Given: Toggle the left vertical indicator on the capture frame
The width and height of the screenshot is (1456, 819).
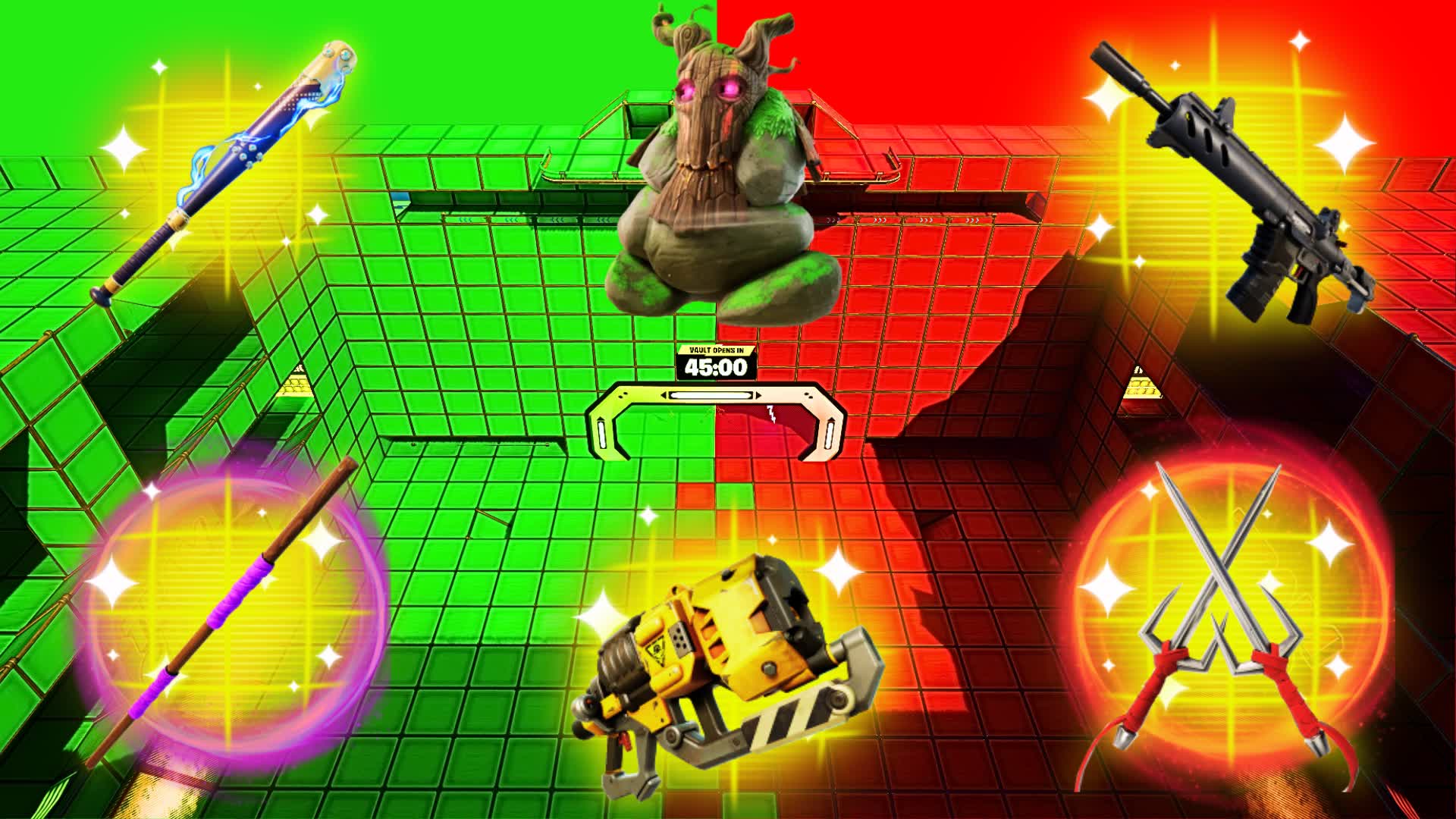Looking at the screenshot, I should (601, 435).
